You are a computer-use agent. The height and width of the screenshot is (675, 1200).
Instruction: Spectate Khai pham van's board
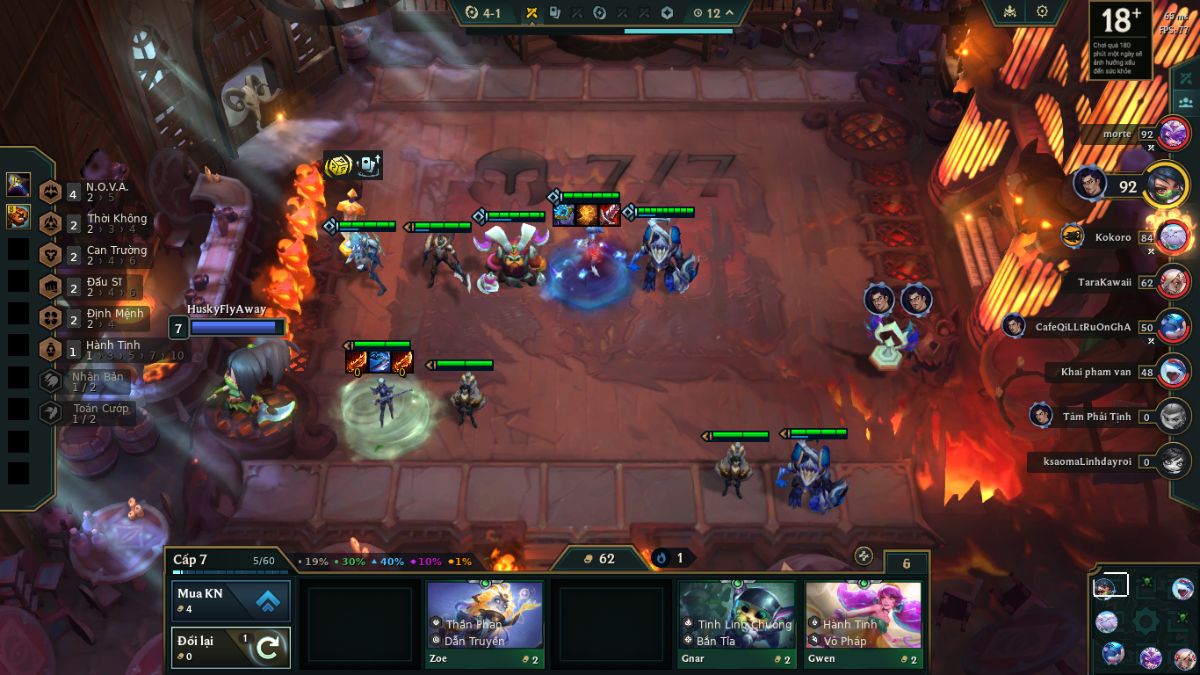tap(1174, 371)
